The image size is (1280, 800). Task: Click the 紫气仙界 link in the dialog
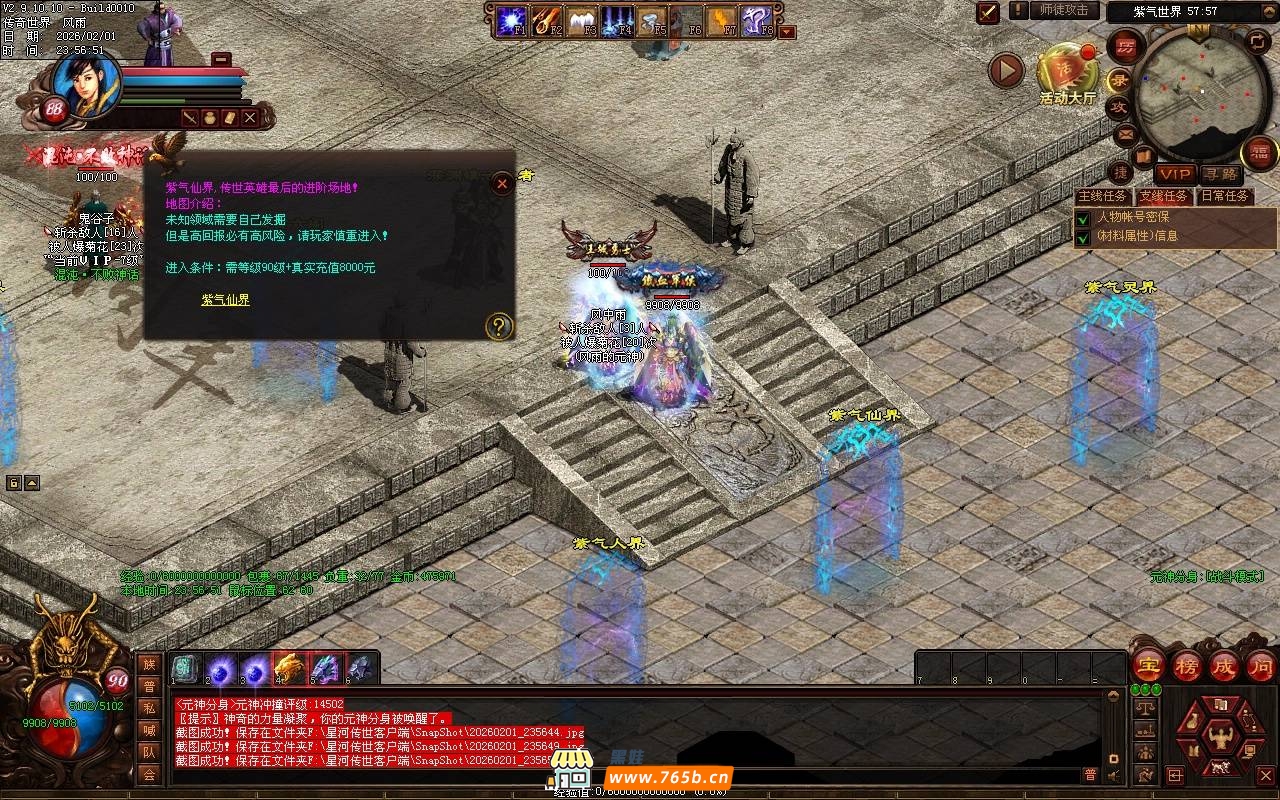point(225,299)
